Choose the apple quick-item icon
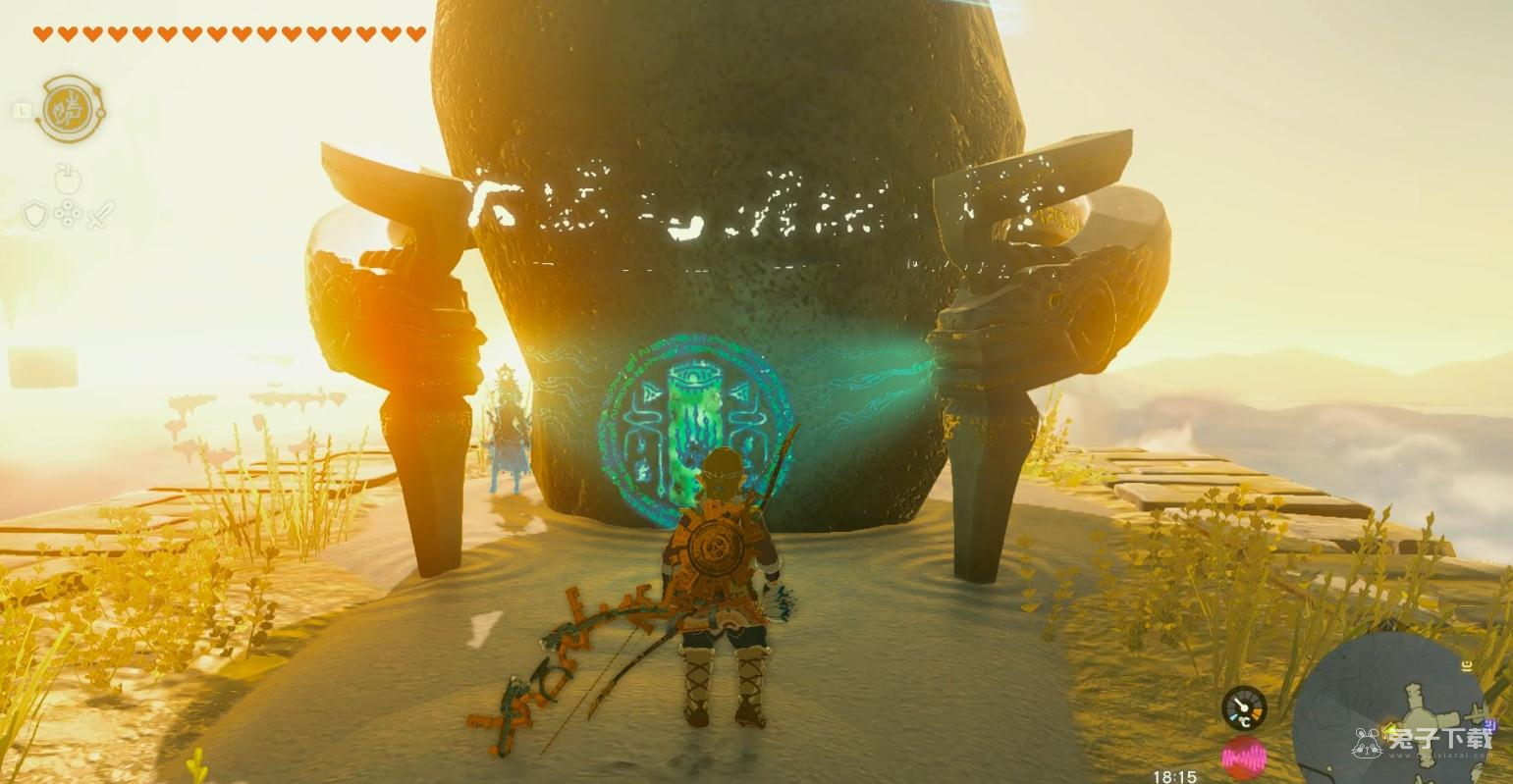This screenshot has width=1513, height=784. click(68, 180)
